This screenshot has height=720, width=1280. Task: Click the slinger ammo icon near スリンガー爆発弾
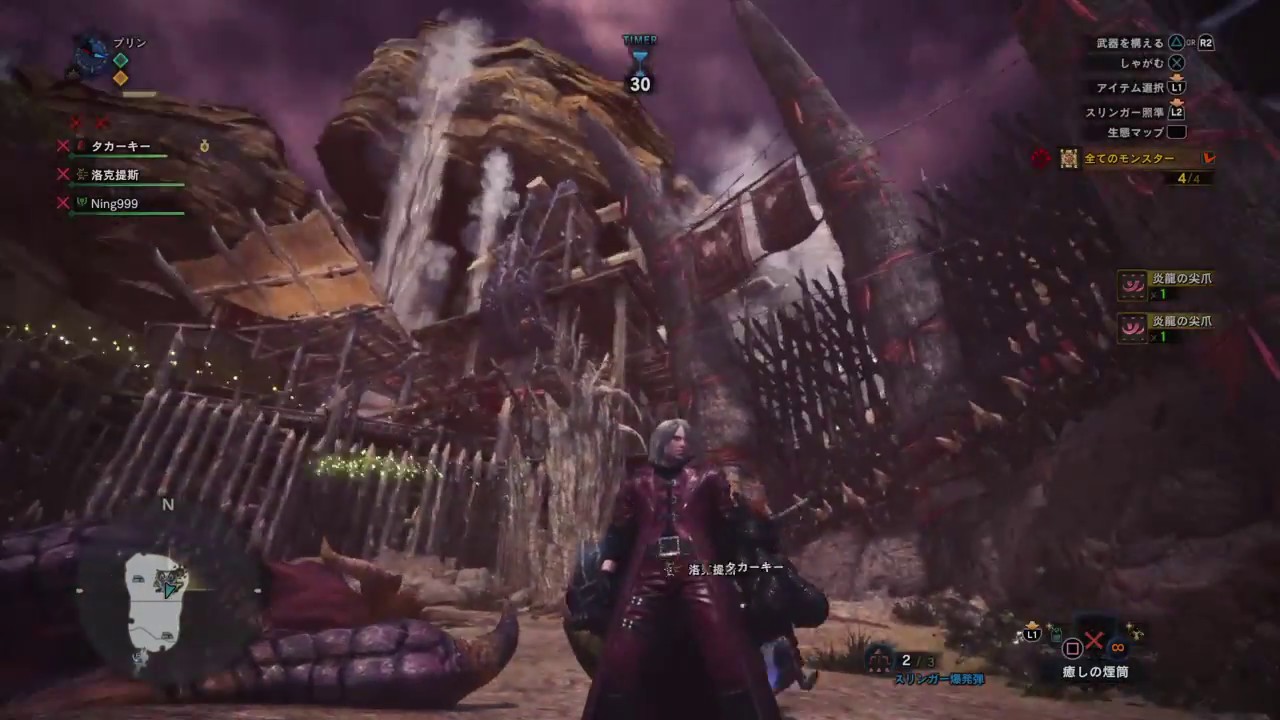[x=878, y=661]
